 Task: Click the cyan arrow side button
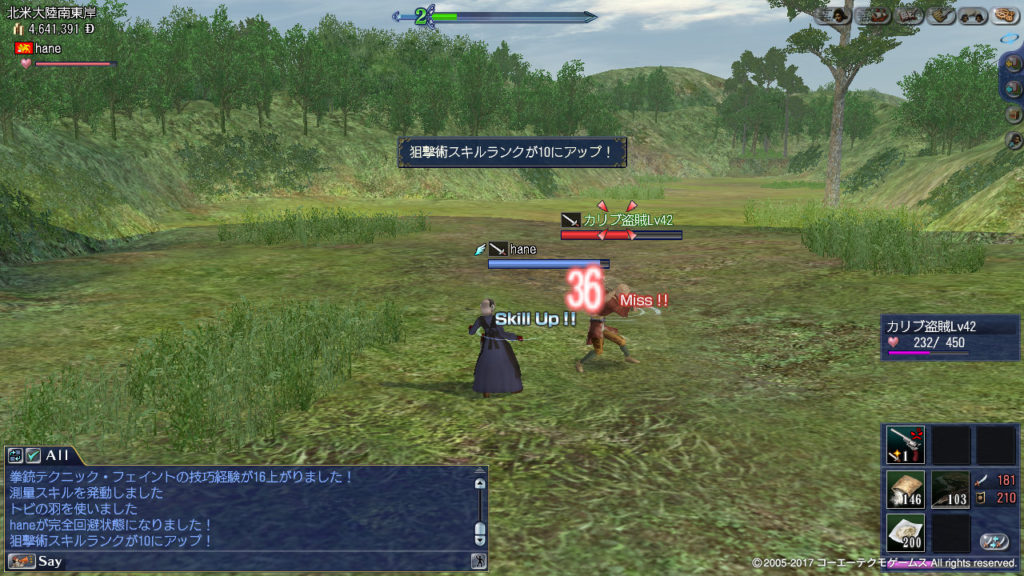[x=1014, y=88]
